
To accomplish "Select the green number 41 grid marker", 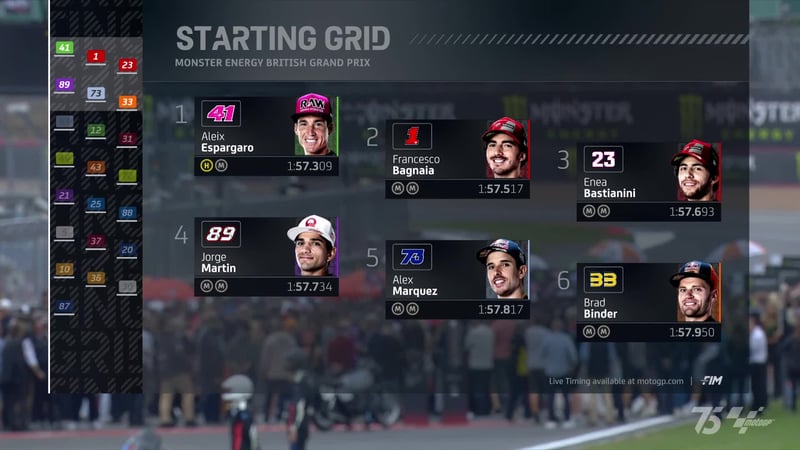I will [x=64, y=48].
